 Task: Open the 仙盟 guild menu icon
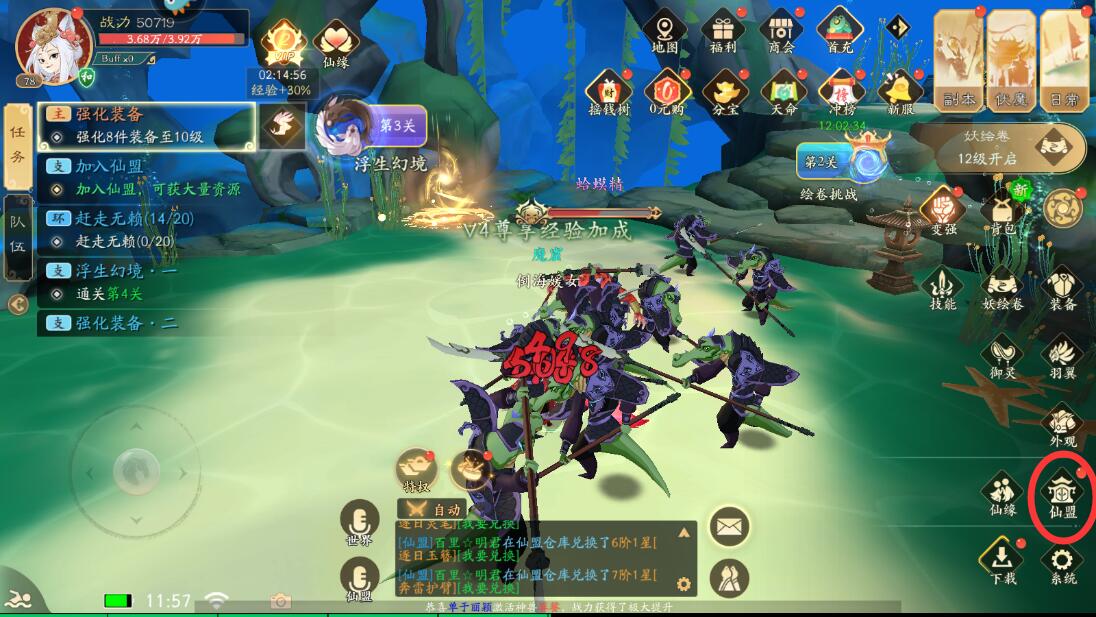pos(1062,492)
